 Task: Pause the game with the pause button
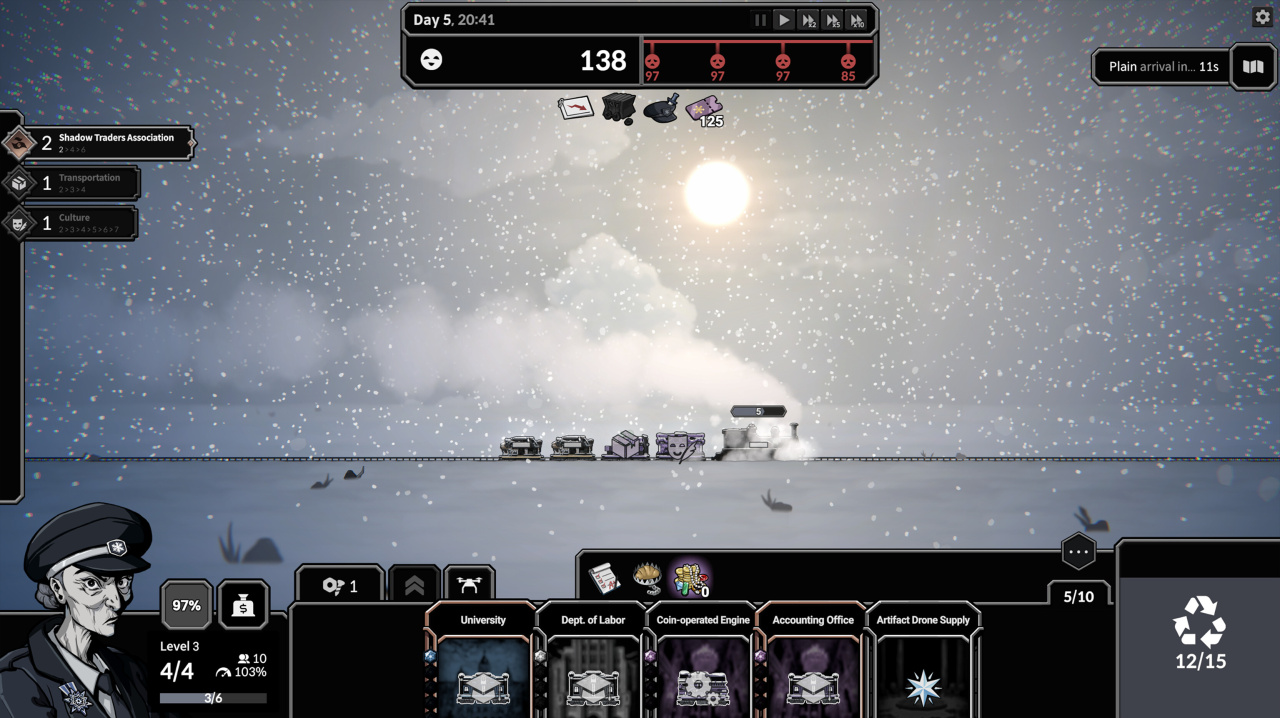[760, 20]
